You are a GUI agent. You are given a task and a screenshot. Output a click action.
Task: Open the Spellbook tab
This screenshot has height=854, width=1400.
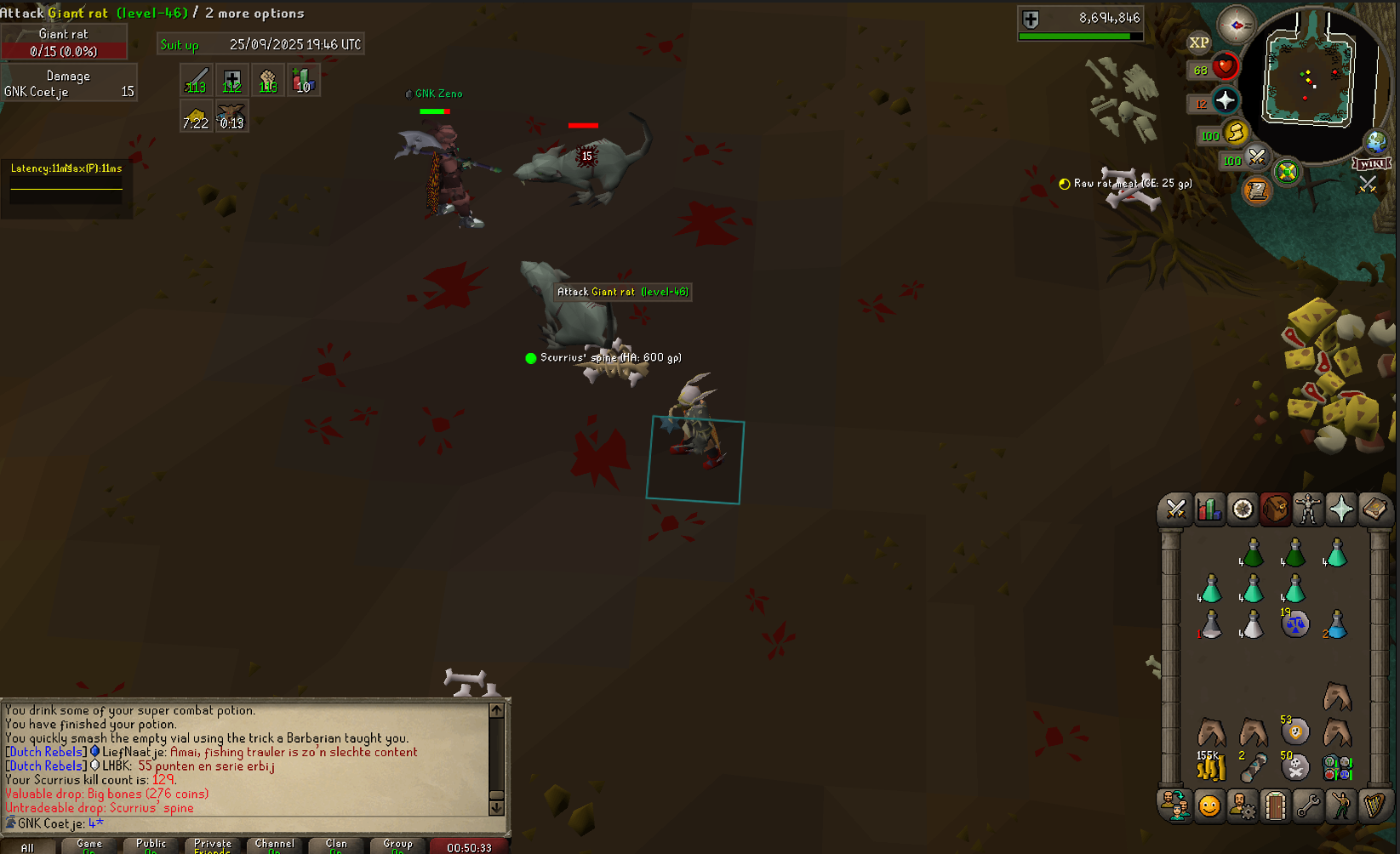coord(1374,510)
